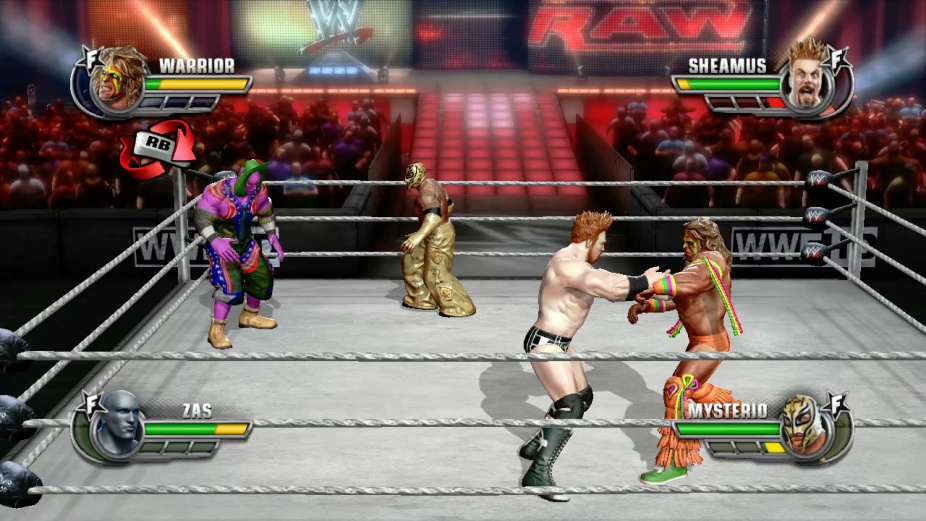Click the Sheamus character portrait
The height and width of the screenshot is (521, 926).
coord(806,81)
